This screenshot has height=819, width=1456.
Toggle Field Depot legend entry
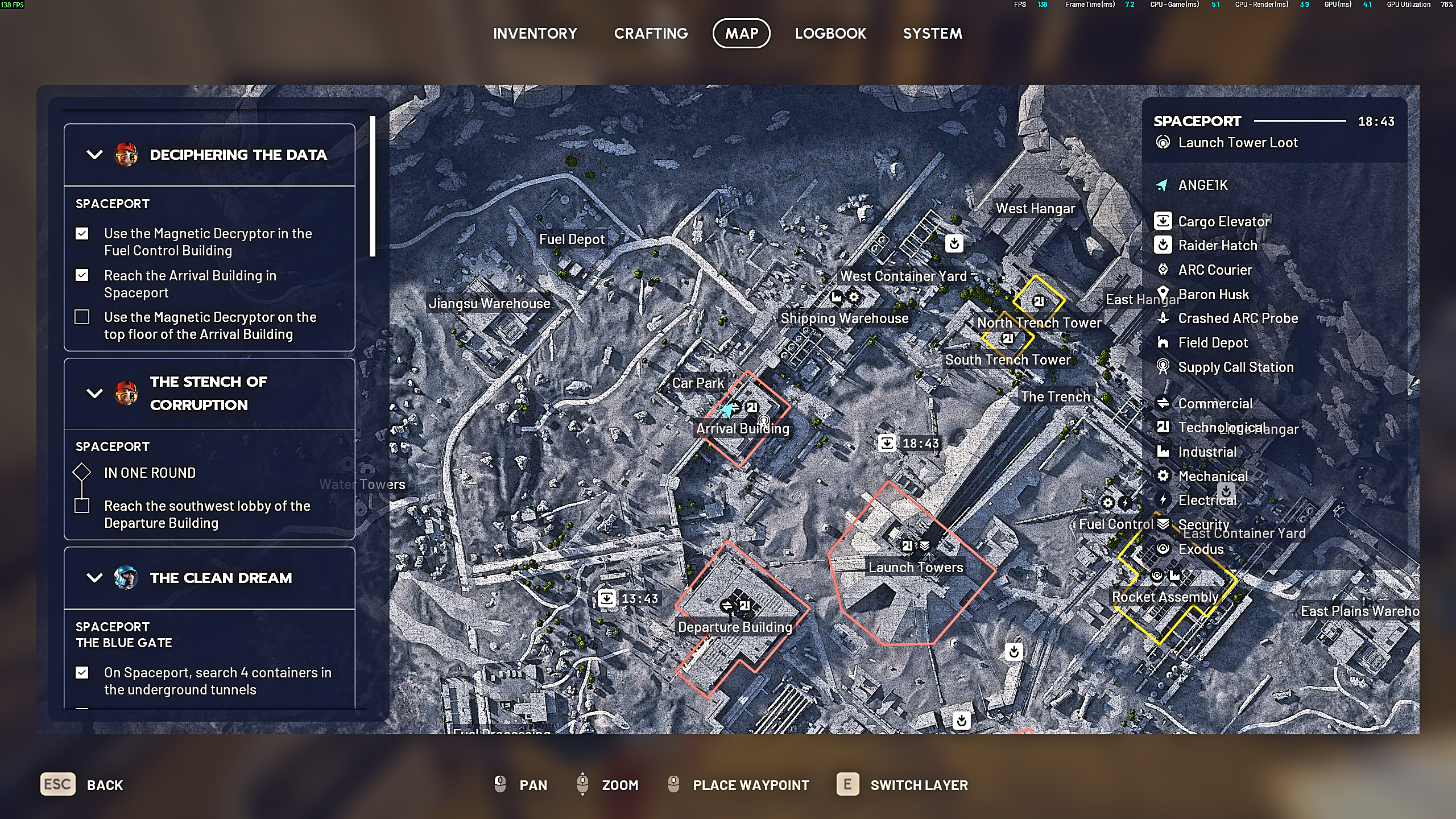(1213, 343)
